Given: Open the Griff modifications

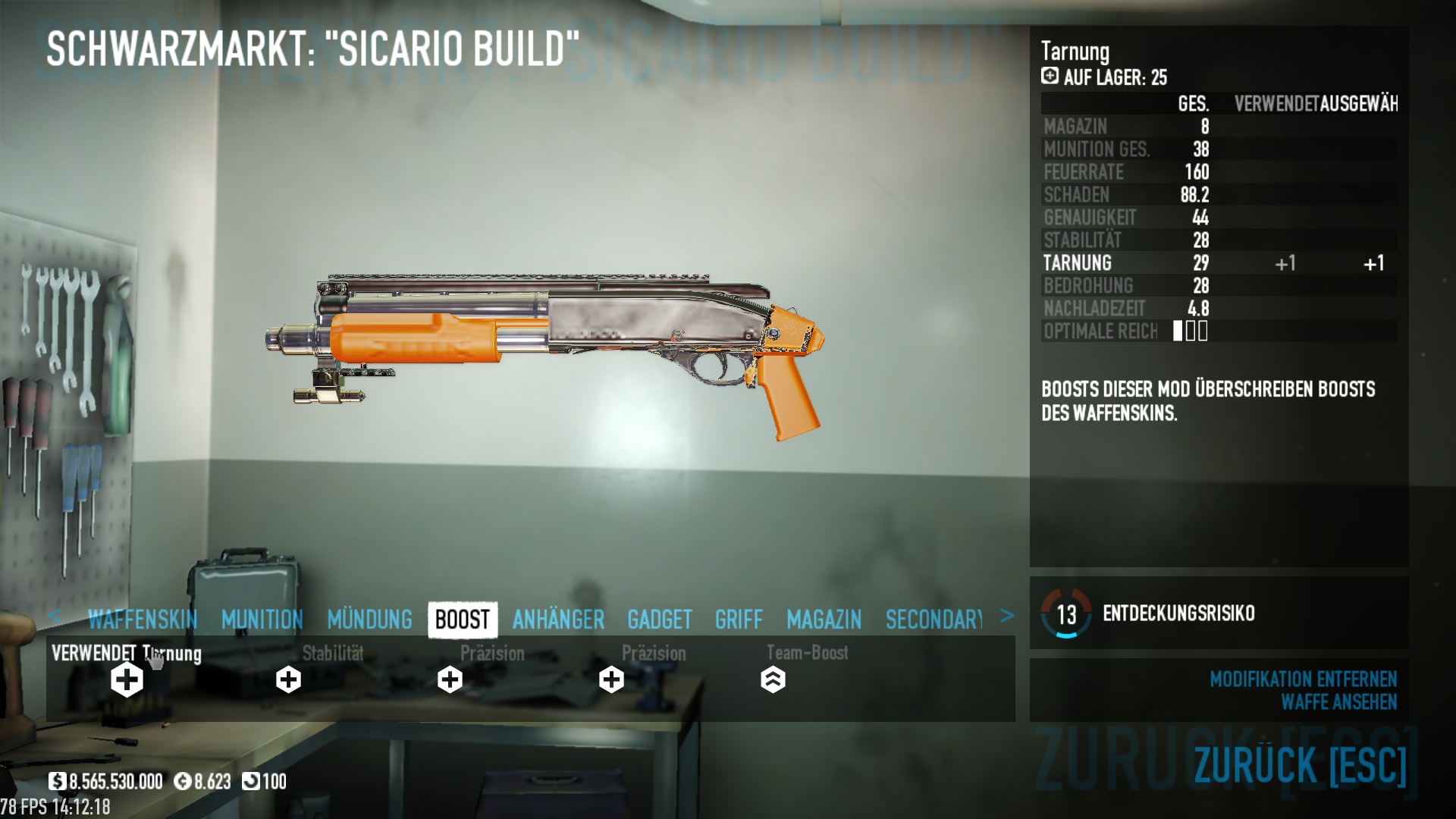Looking at the screenshot, I should click(x=739, y=620).
